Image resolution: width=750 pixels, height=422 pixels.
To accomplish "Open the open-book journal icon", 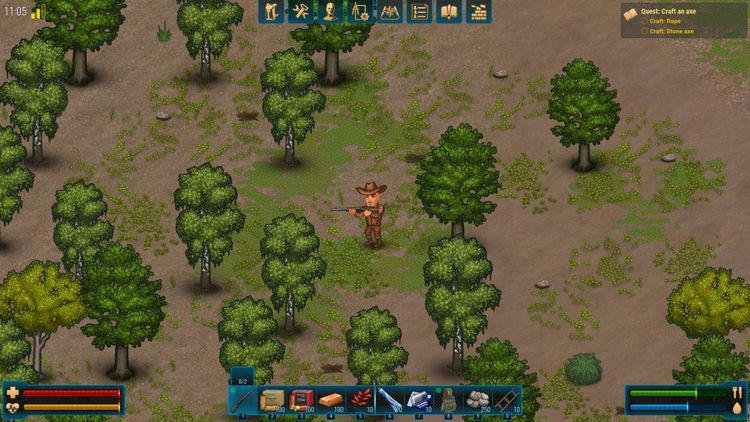I will coord(450,12).
